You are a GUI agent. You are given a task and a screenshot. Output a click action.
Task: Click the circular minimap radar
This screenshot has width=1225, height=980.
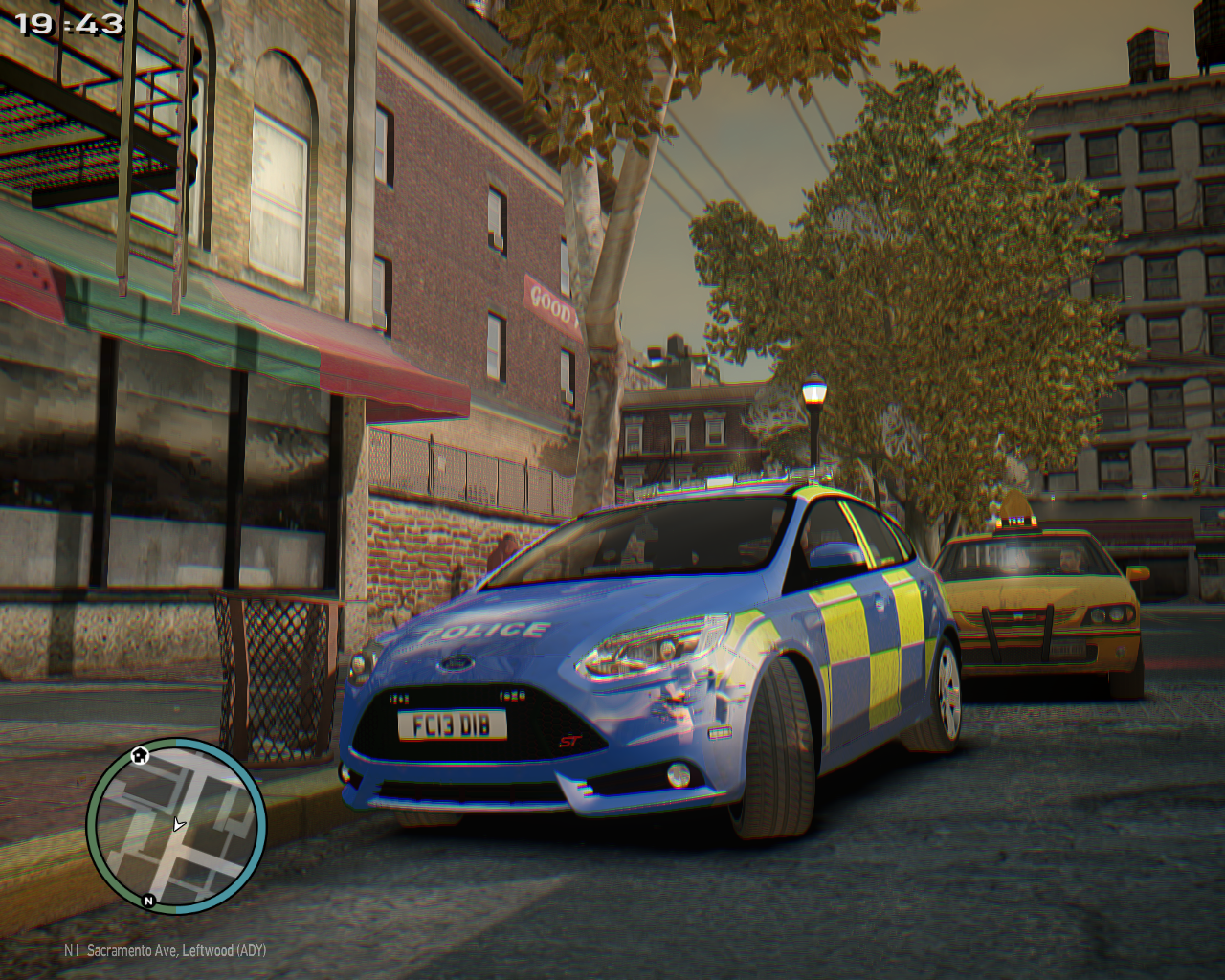(x=176, y=825)
